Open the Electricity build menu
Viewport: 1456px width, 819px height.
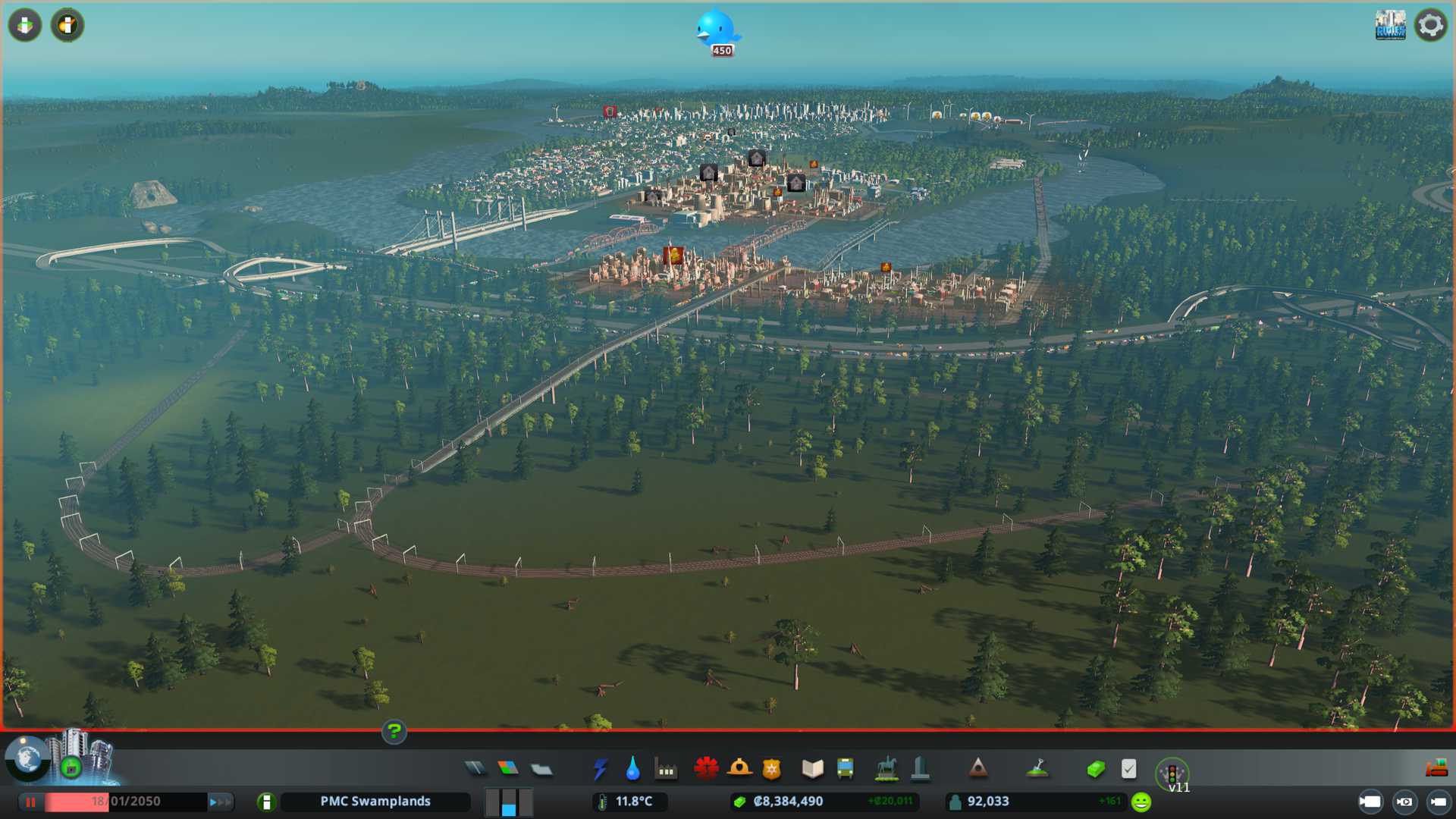point(600,769)
